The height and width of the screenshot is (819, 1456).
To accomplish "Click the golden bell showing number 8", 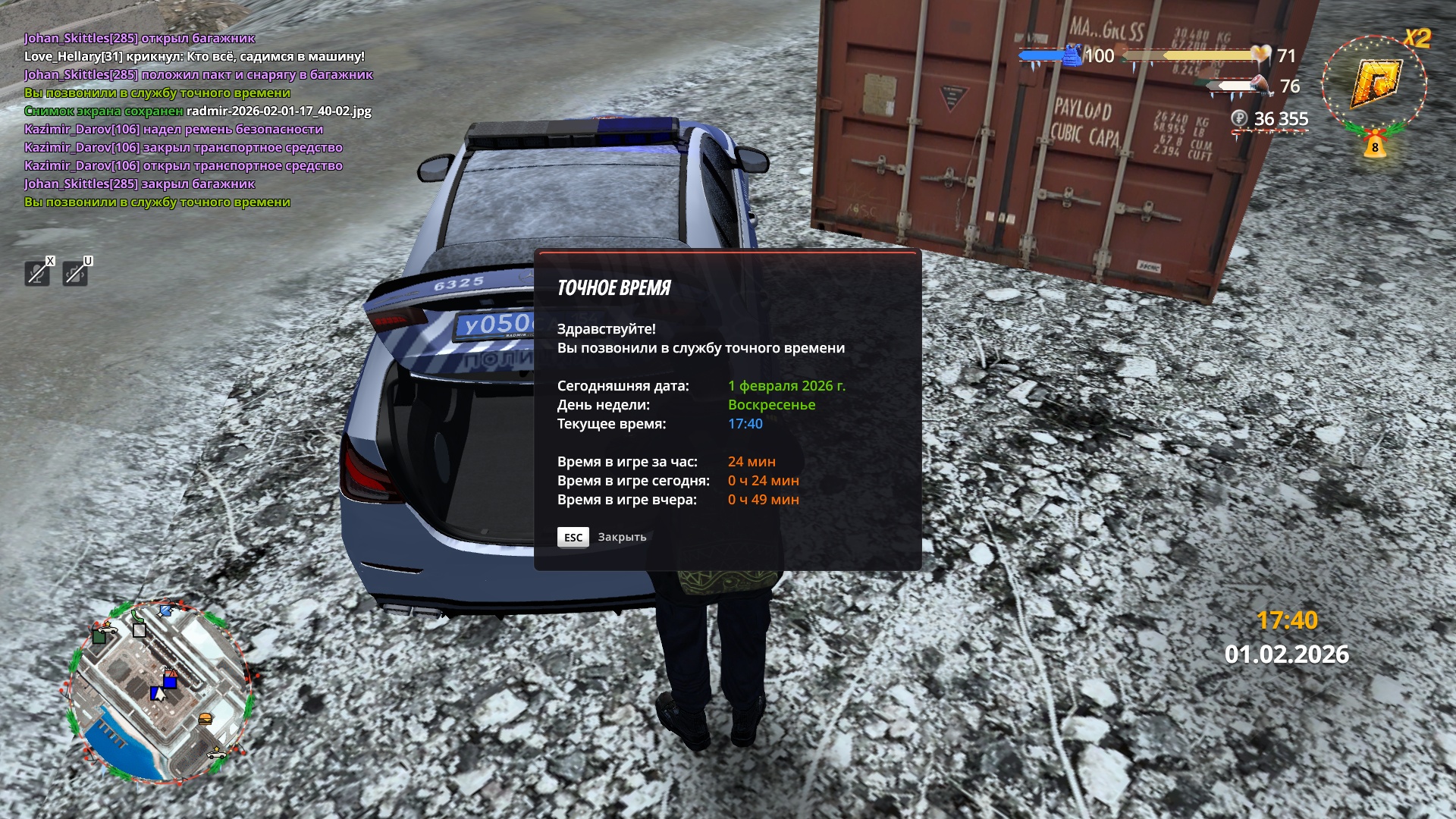I will tap(1374, 145).
